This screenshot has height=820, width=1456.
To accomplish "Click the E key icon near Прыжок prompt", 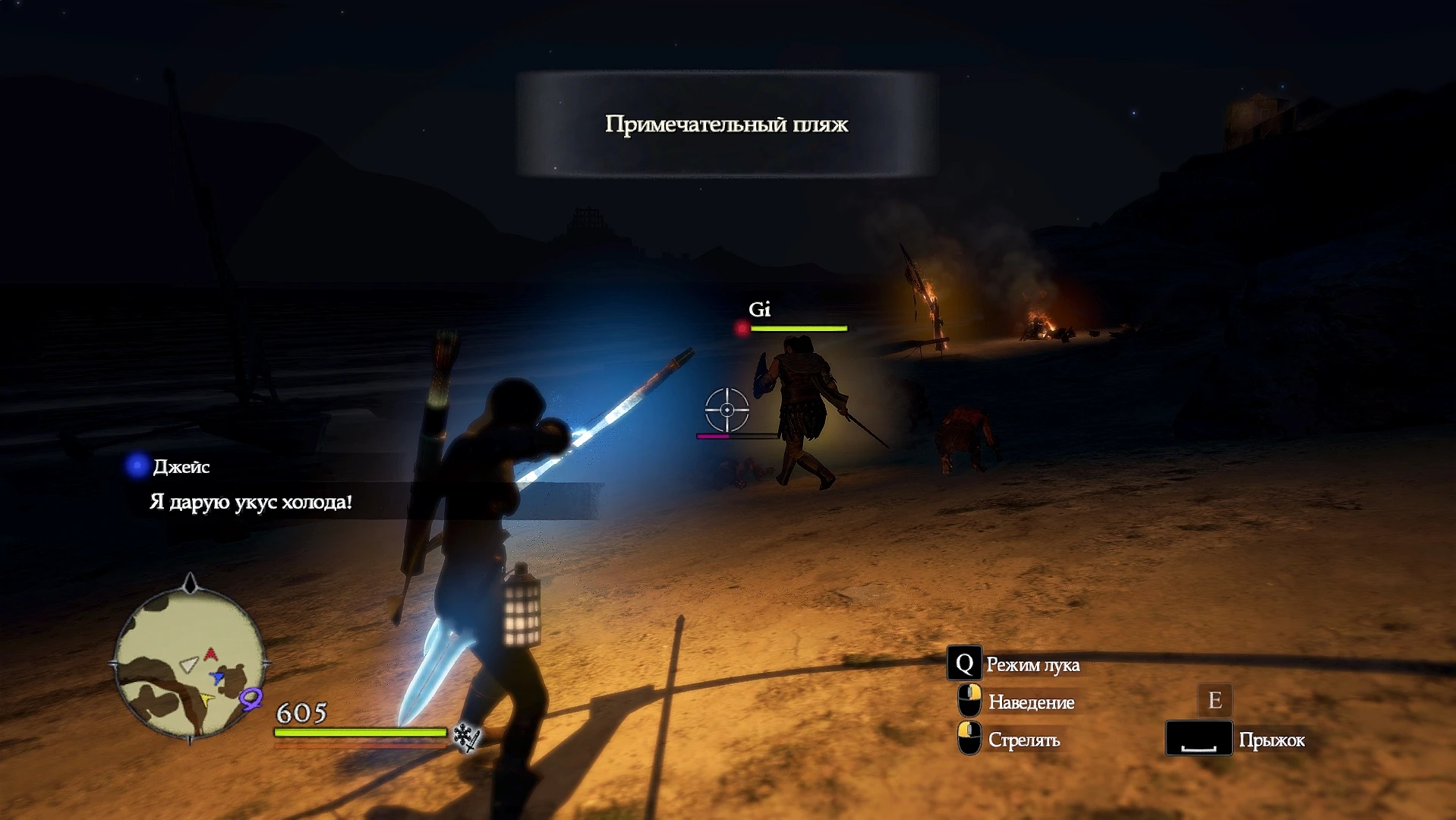I will pos(1215,701).
